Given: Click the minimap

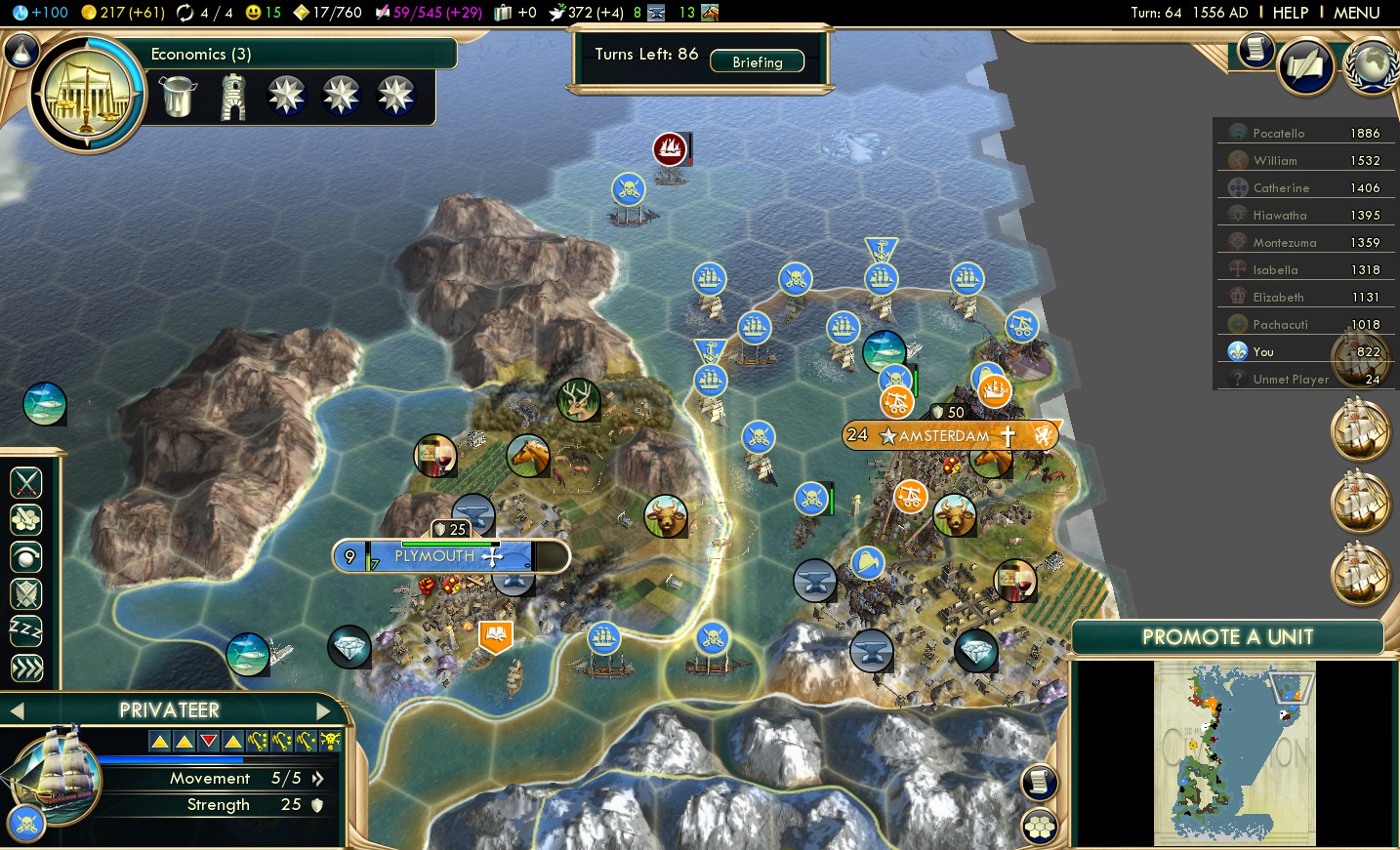Looking at the screenshot, I should [1235, 753].
